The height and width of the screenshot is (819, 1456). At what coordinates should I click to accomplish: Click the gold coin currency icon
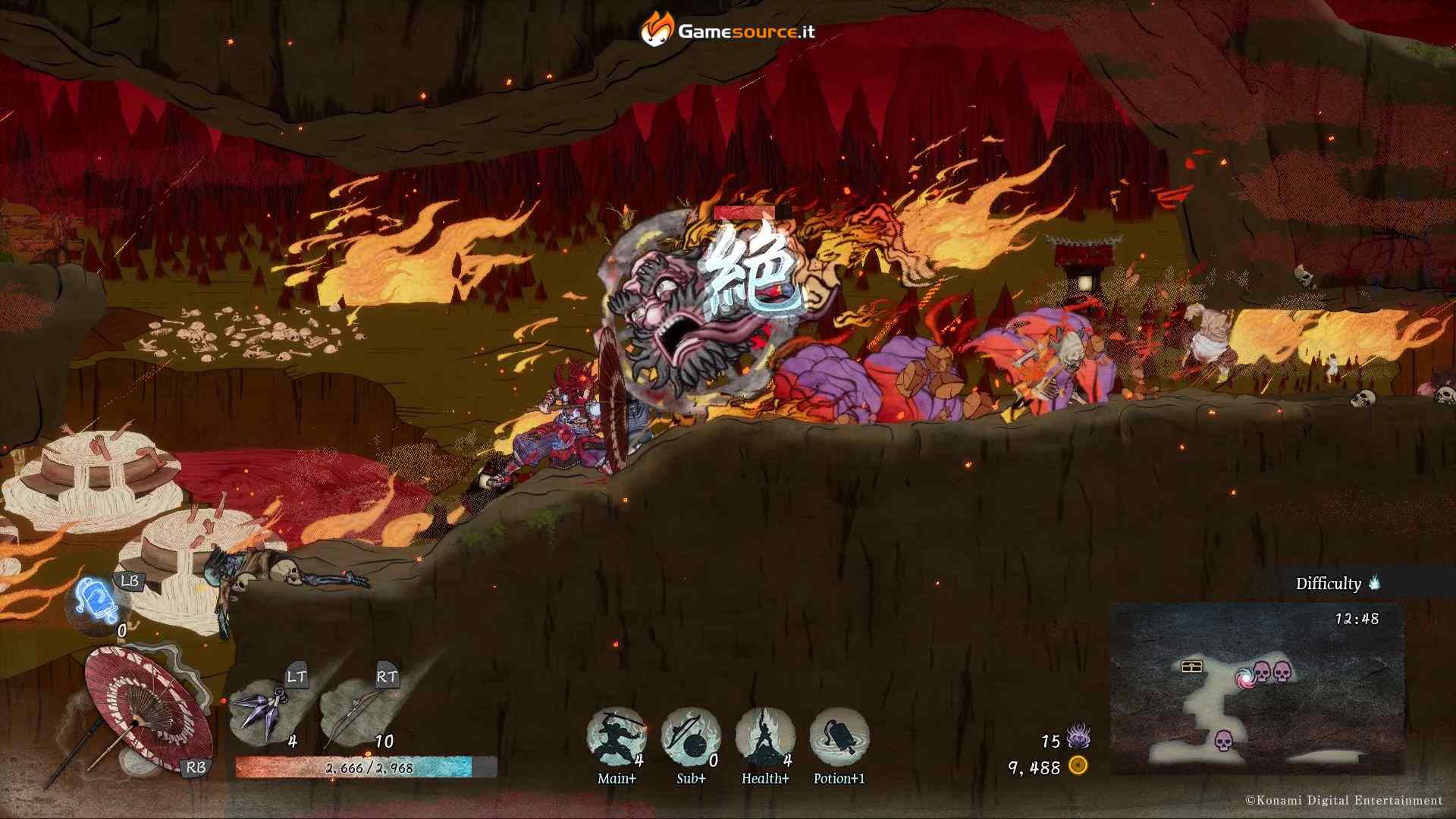tap(1078, 766)
